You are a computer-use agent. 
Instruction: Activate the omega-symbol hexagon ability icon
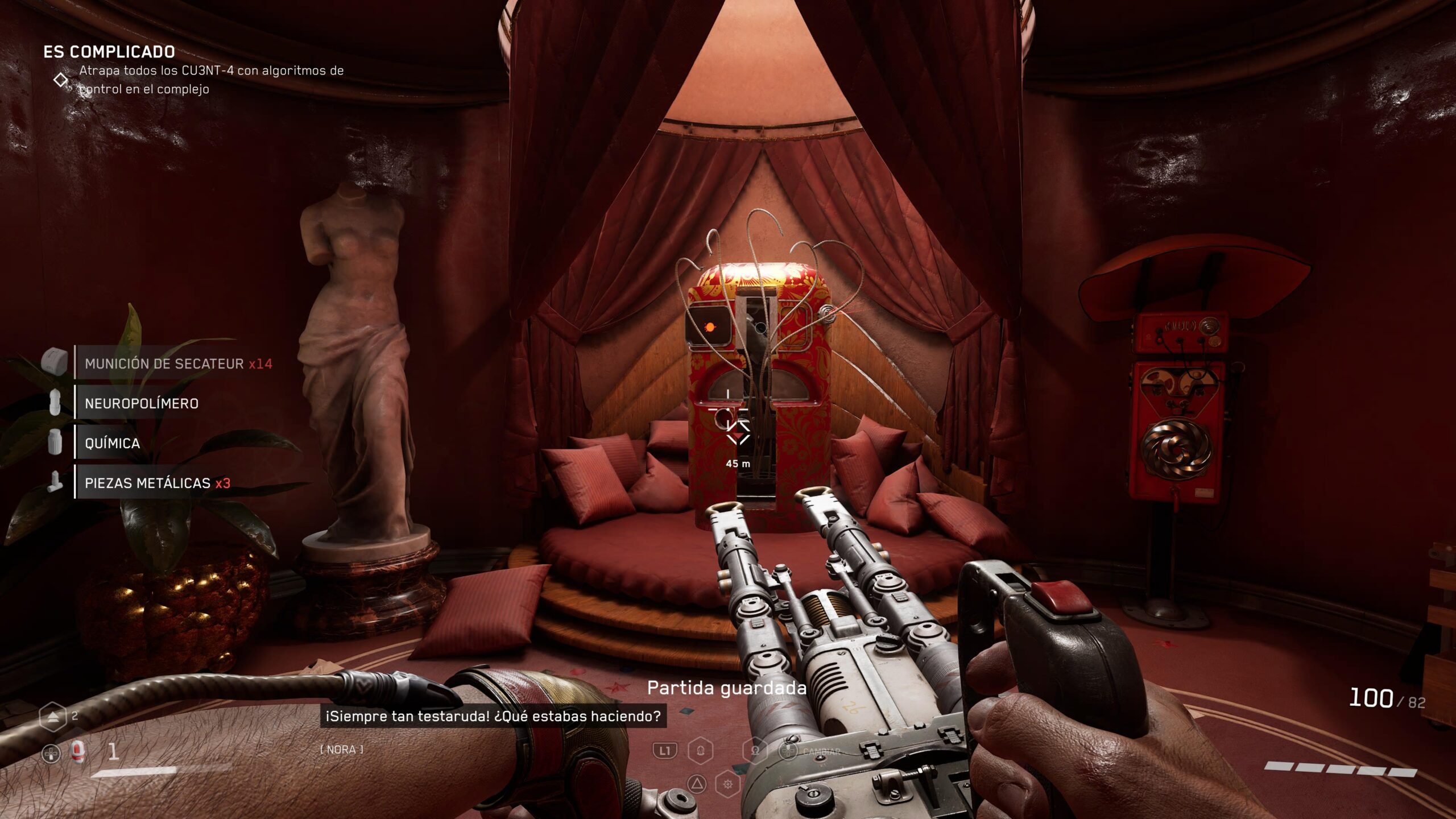(x=755, y=751)
